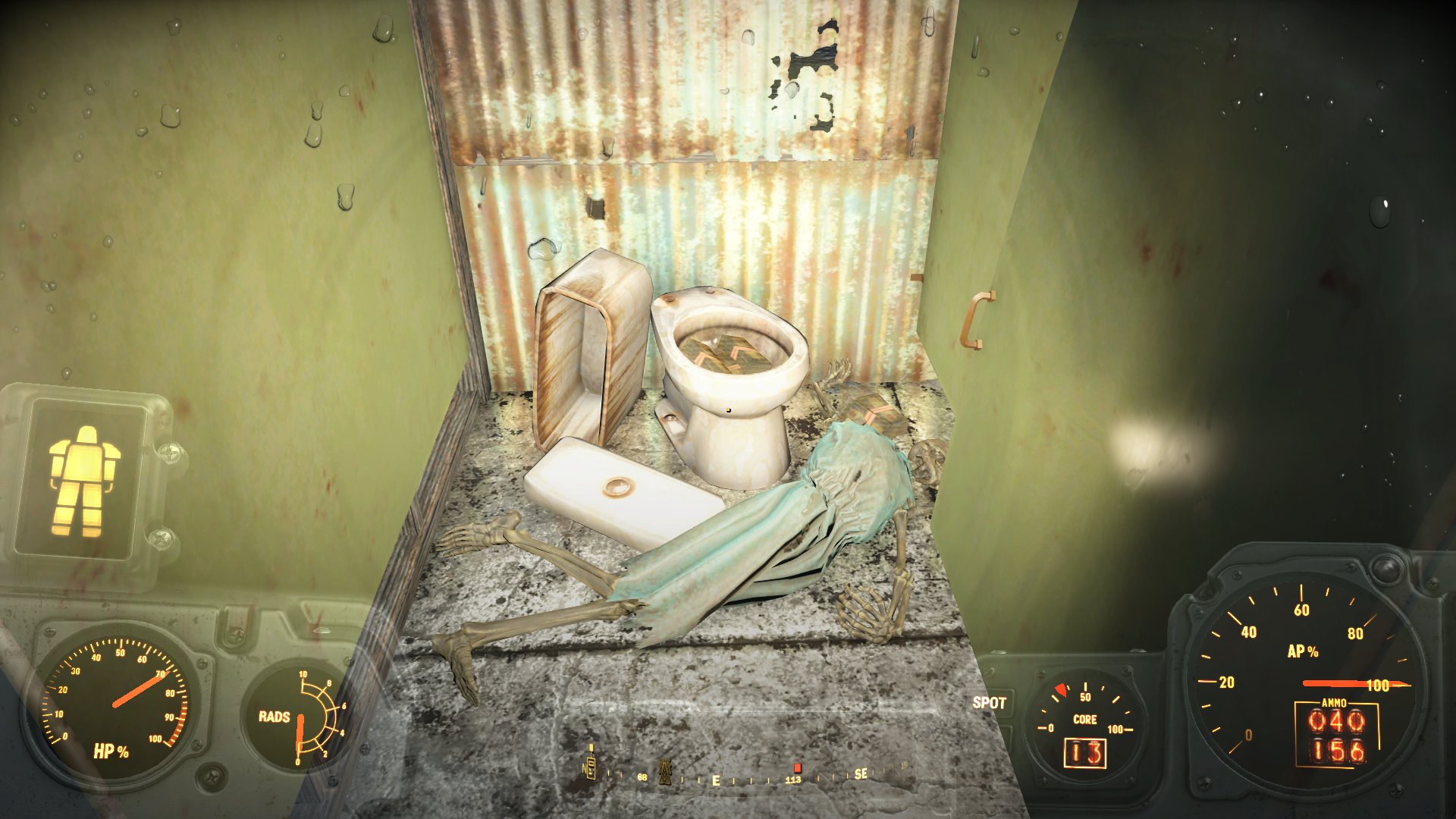Click the building location marker on the compass

coord(591,766)
